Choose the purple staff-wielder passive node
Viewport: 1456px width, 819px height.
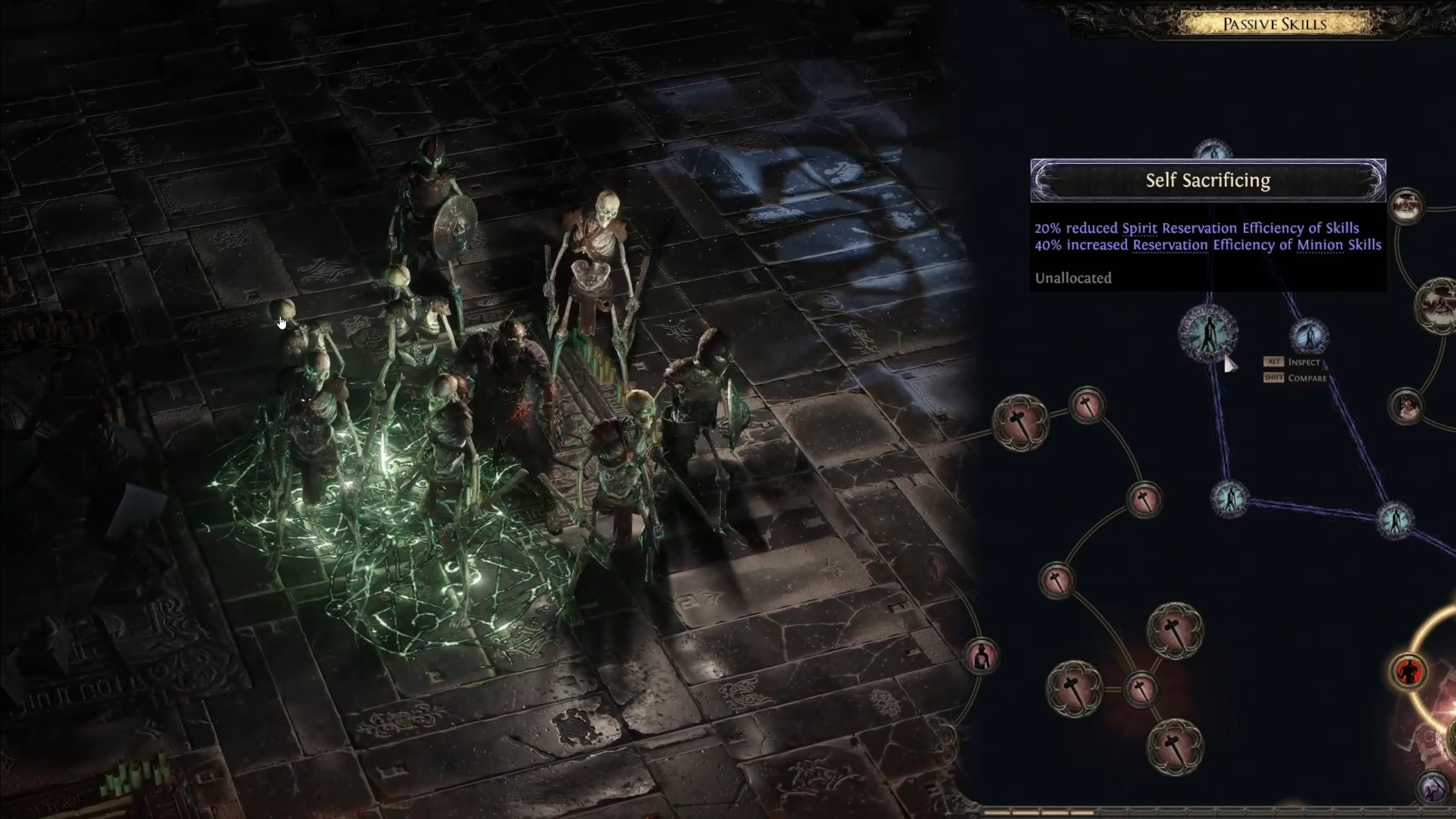point(1432,788)
